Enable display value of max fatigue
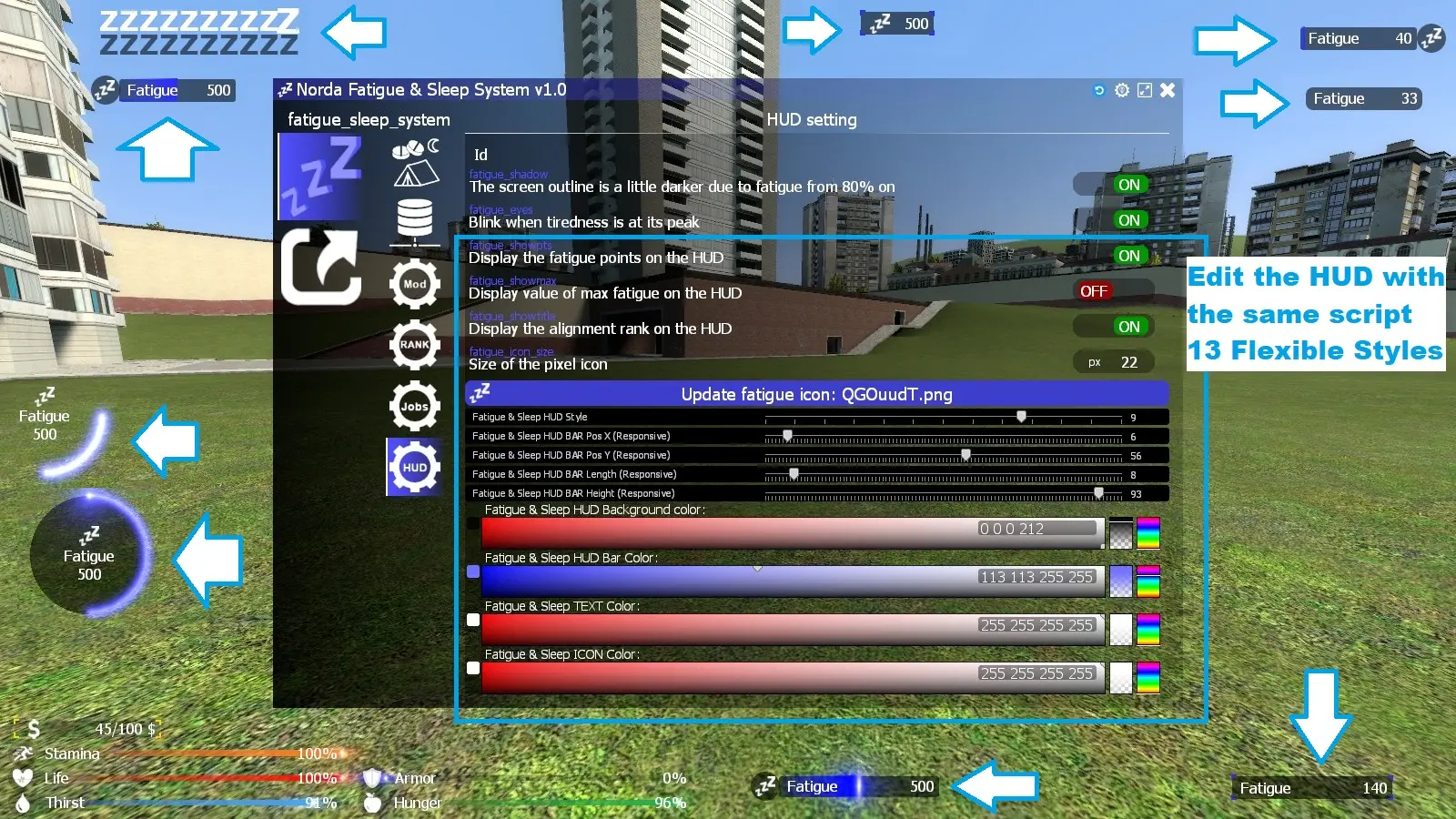This screenshot has height=819, width=1456. (x=1094, y=290)
